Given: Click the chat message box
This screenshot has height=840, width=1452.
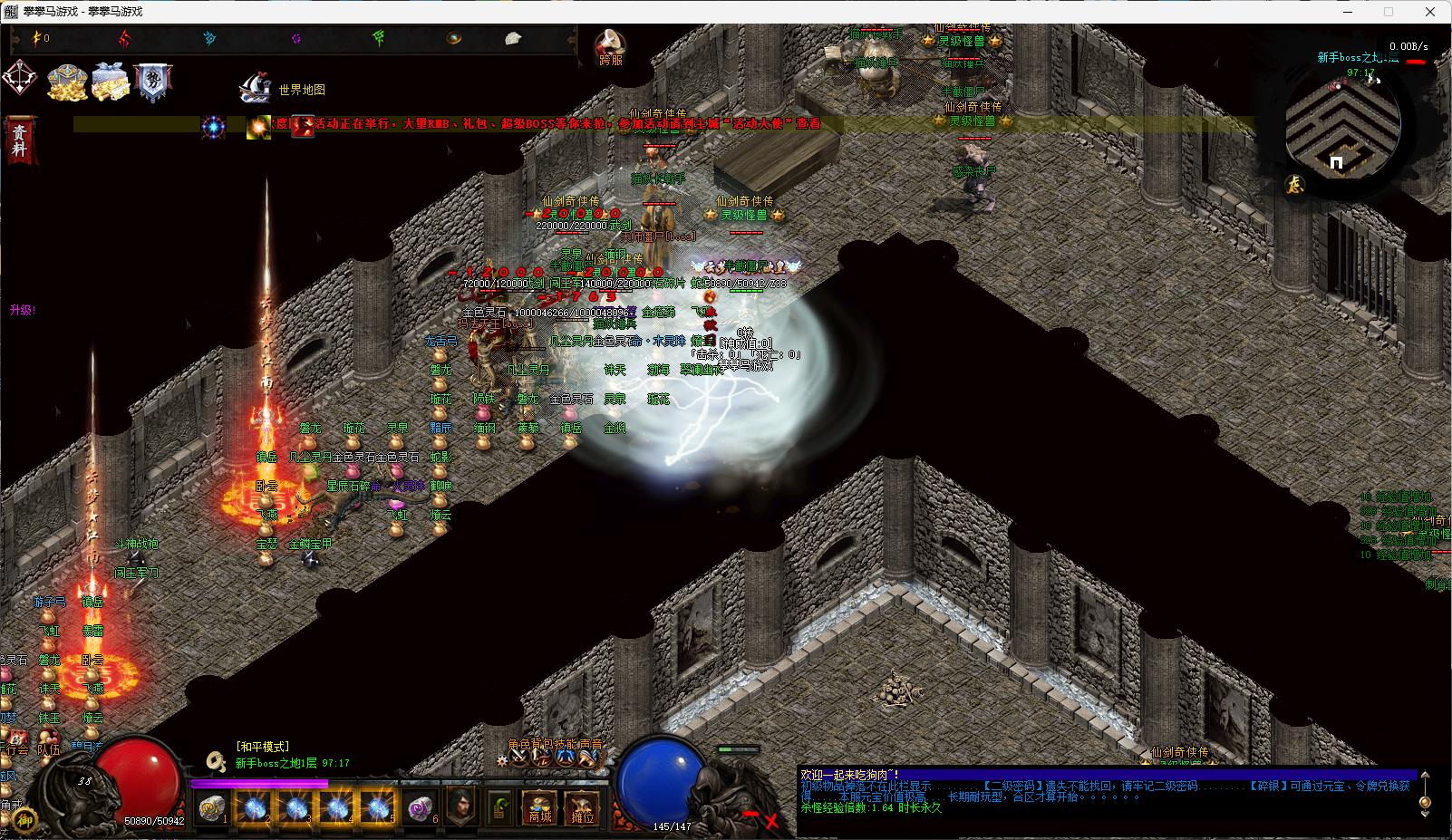Looking at the screenshot, I should (1106, 792).
